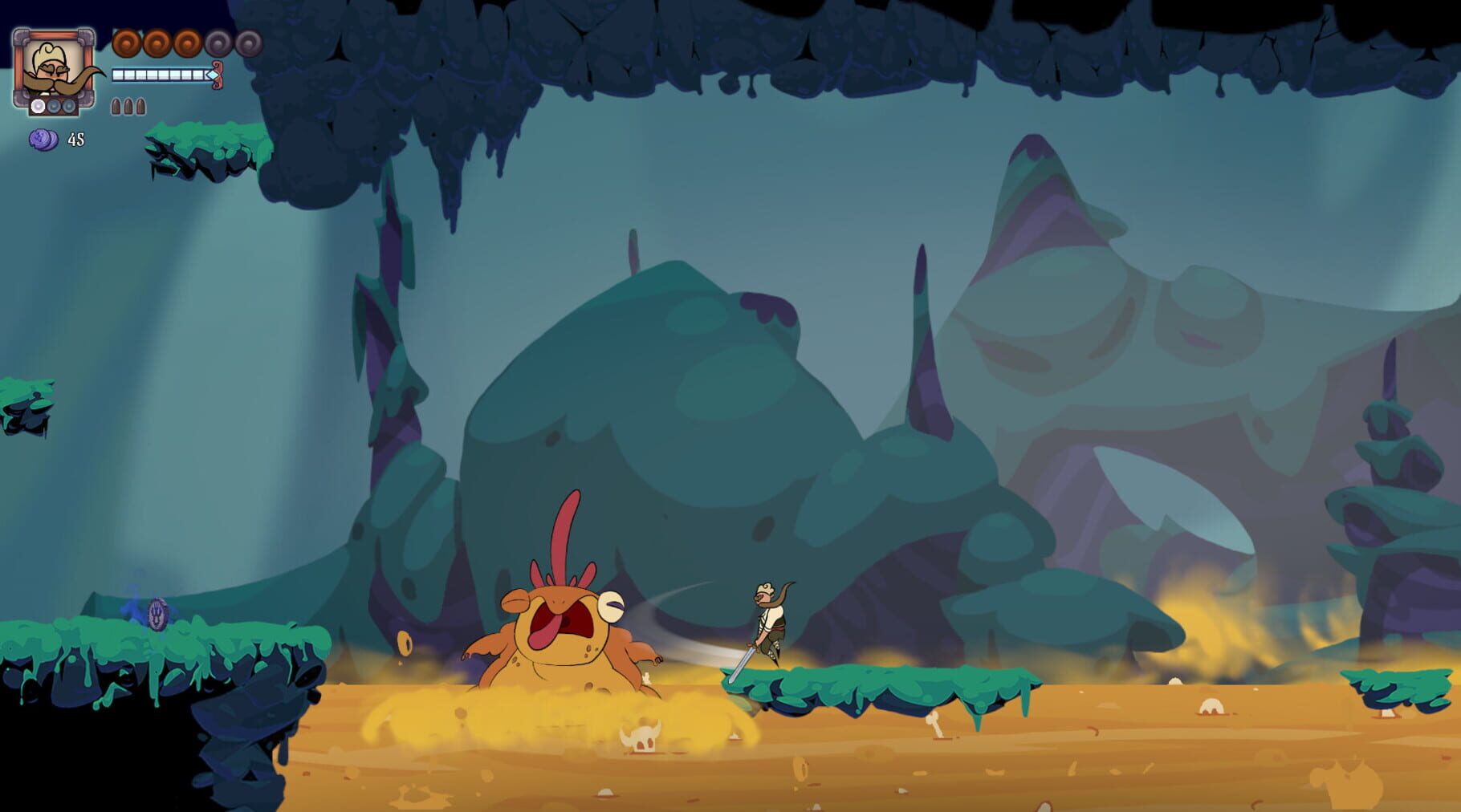The height and width of the screenshot is (812, 1461).
Task: Click the third bullet icon in the ammo row
Action: [140, 105]
